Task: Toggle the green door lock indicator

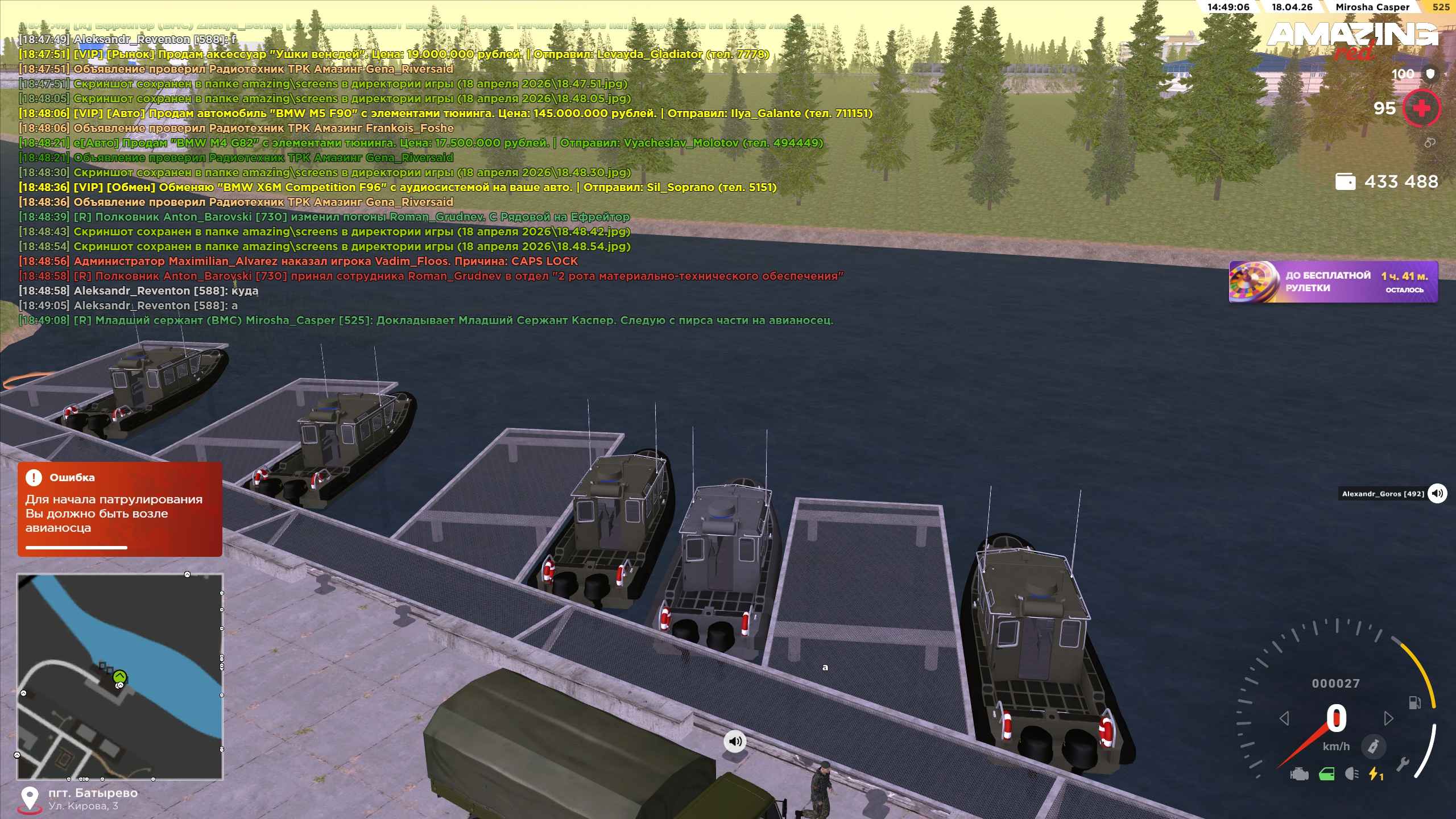Action: [1326, 774]
